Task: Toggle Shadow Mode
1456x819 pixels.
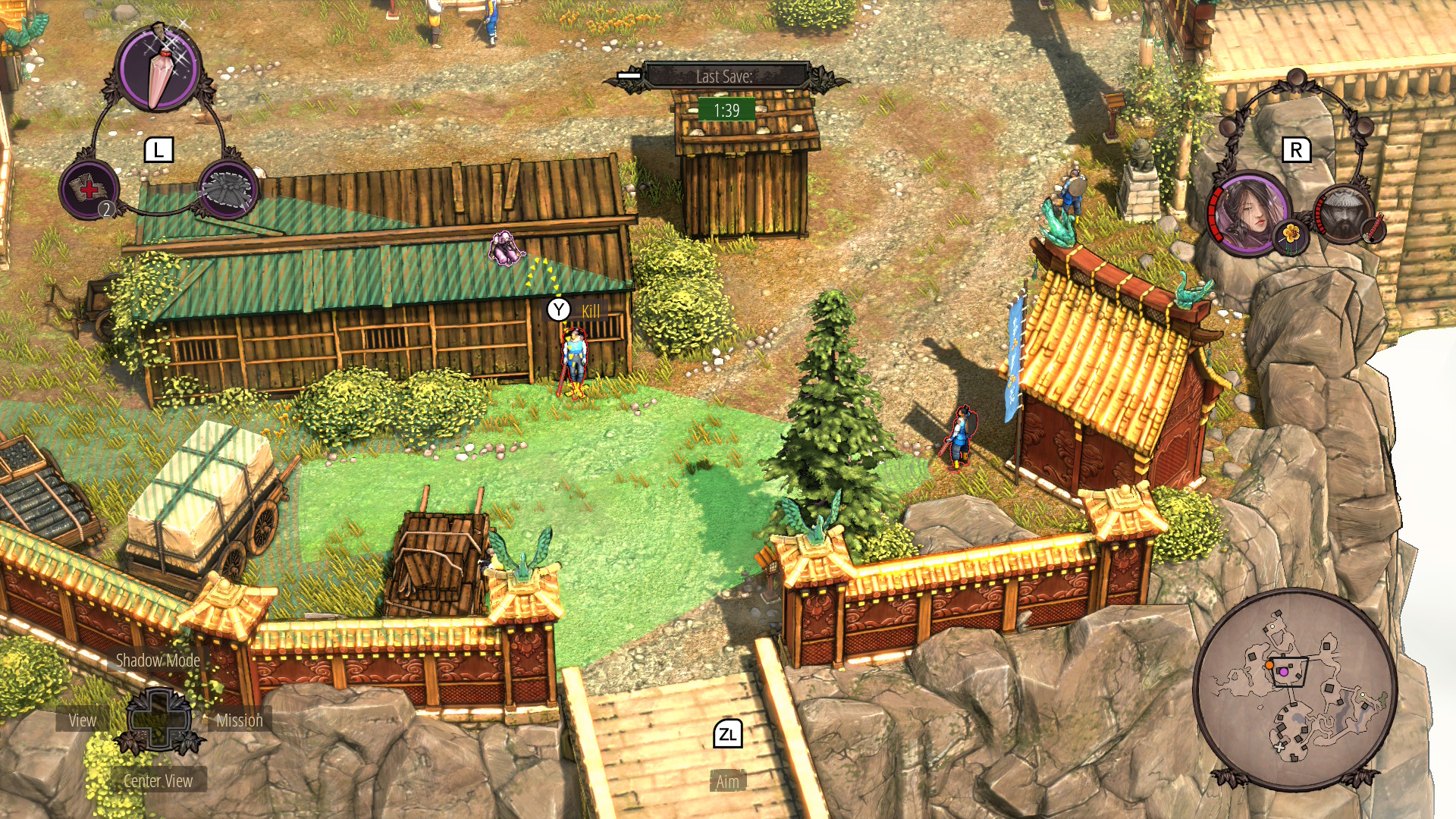Action: 158,661
